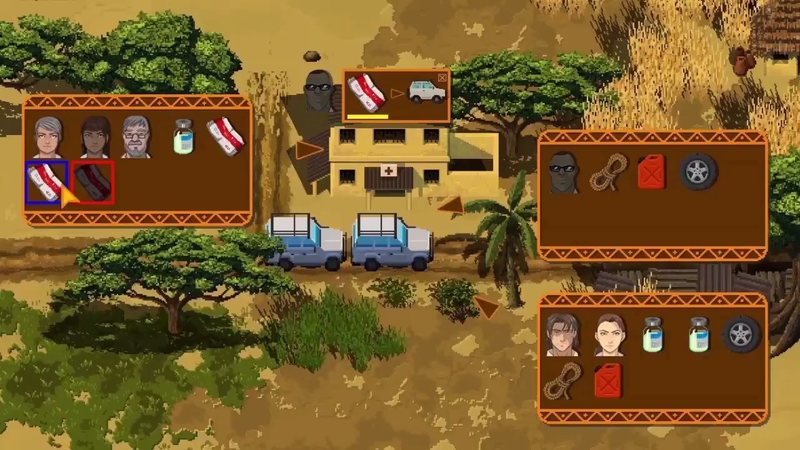
Task: Select the red-outlined dark kit slot
Action: 93,181
